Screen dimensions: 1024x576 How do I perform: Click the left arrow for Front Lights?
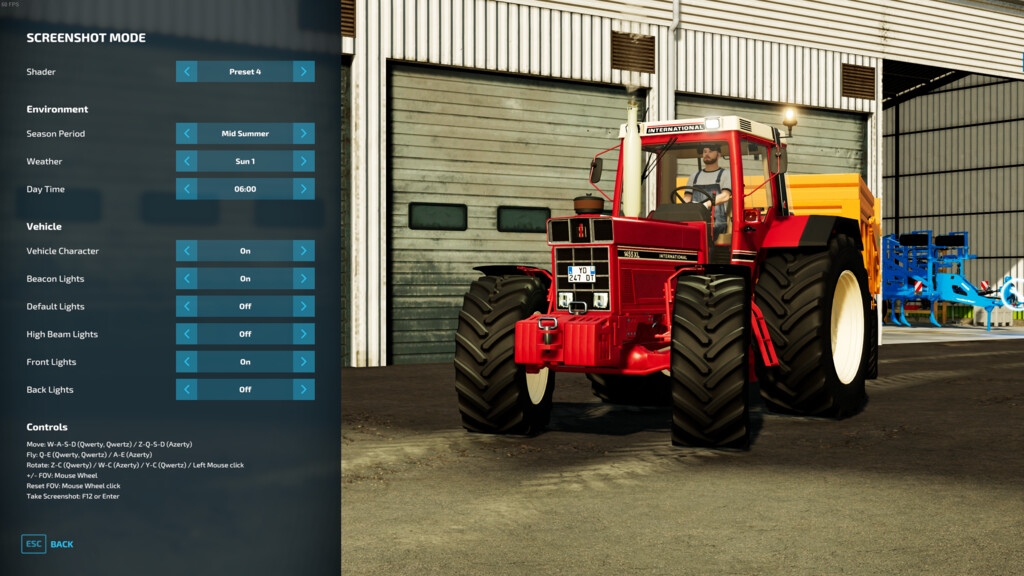pyautogui.click(x=186, y=362)
